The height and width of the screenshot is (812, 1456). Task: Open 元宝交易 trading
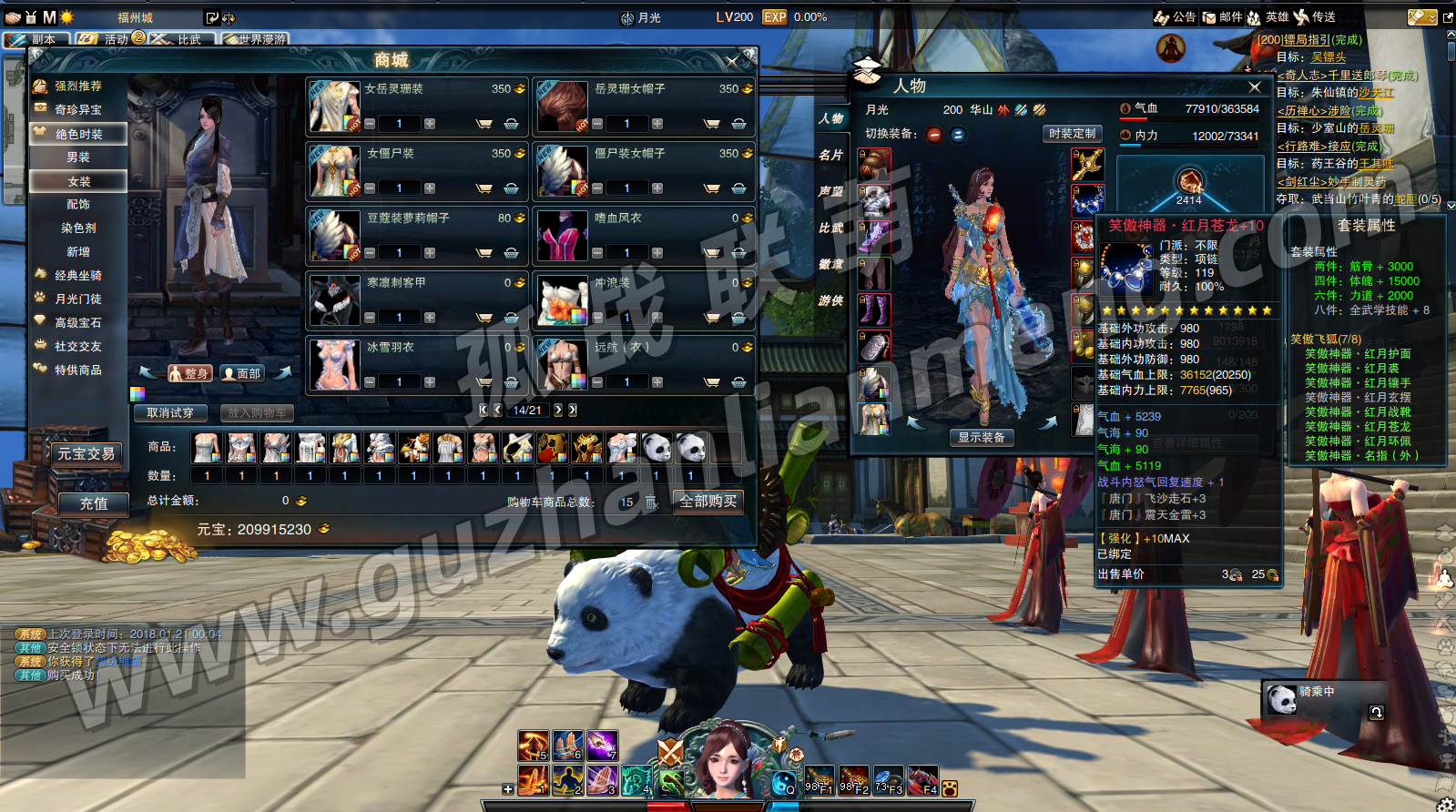tap(86, 453)
